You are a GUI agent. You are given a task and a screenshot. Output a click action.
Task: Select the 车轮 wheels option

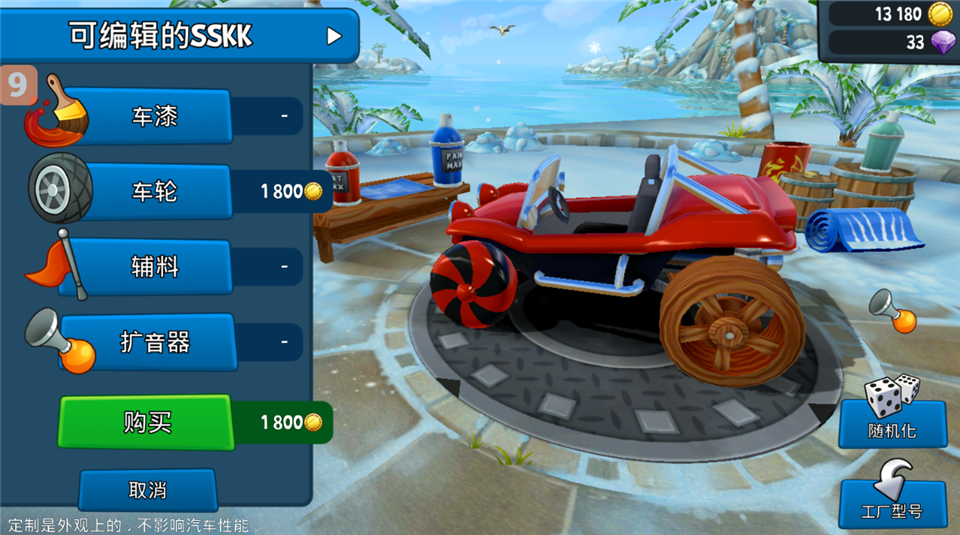[x=155, y=191]
